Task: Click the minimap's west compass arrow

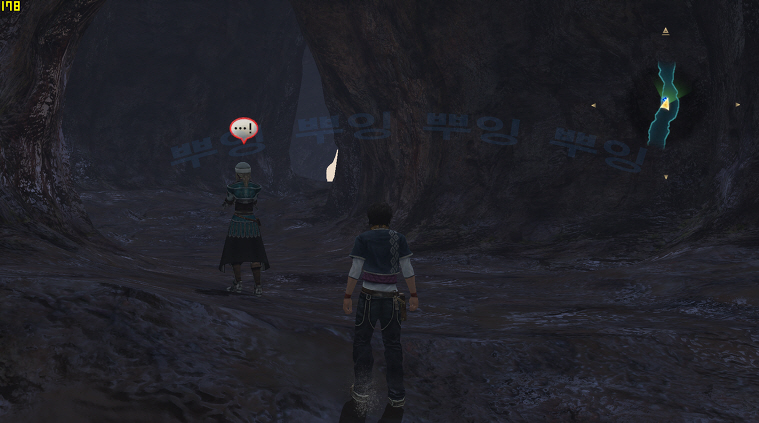Action: 593,104
